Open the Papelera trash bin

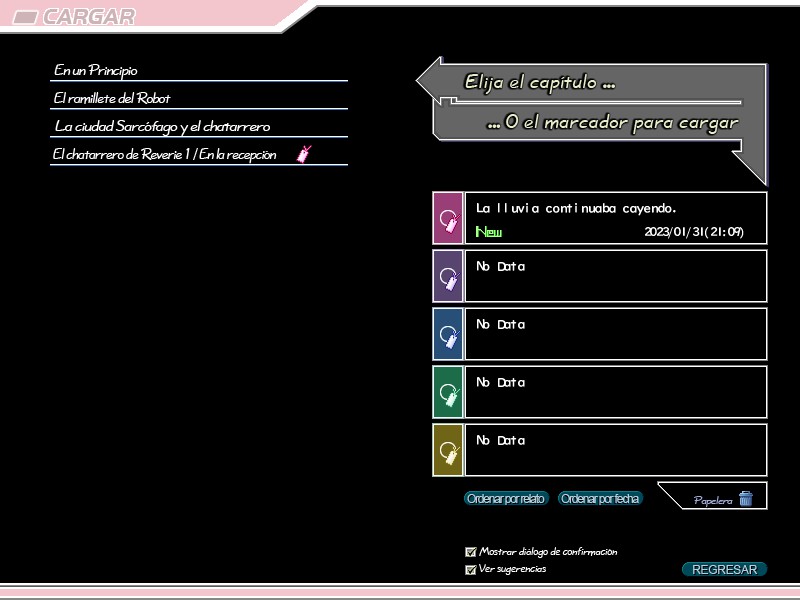[x=724, y=500]
